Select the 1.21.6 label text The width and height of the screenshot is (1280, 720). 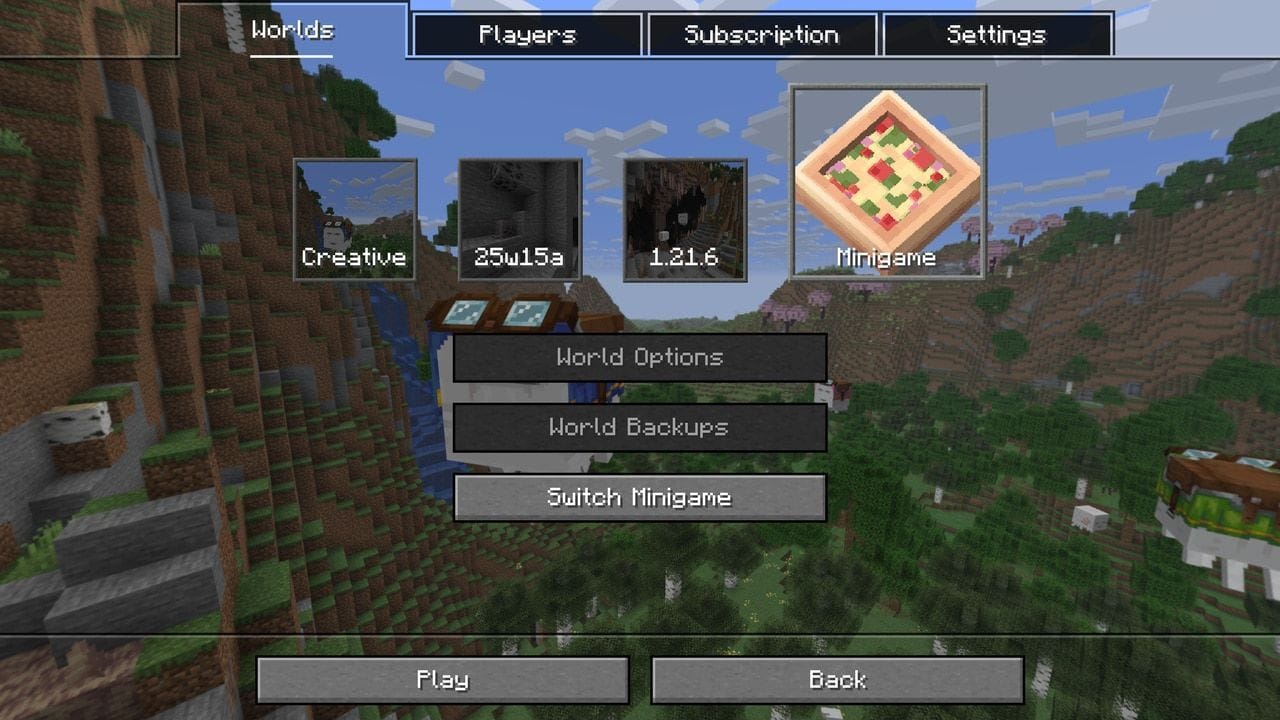click(682, 258)
